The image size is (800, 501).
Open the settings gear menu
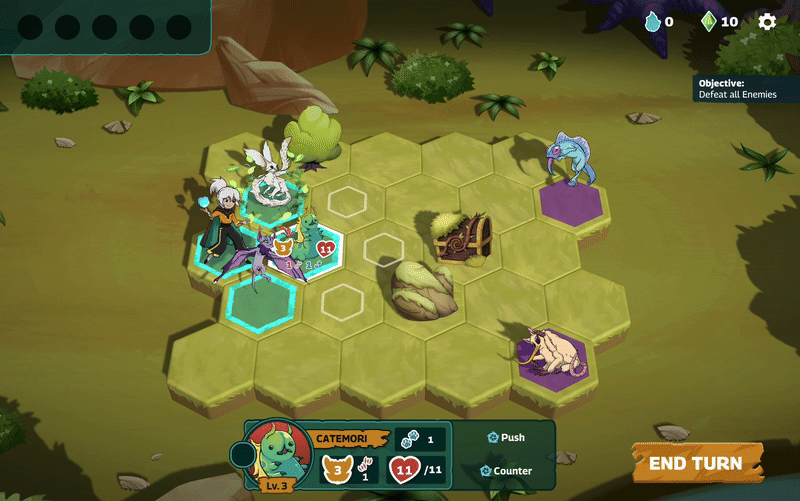coord(767,21)
